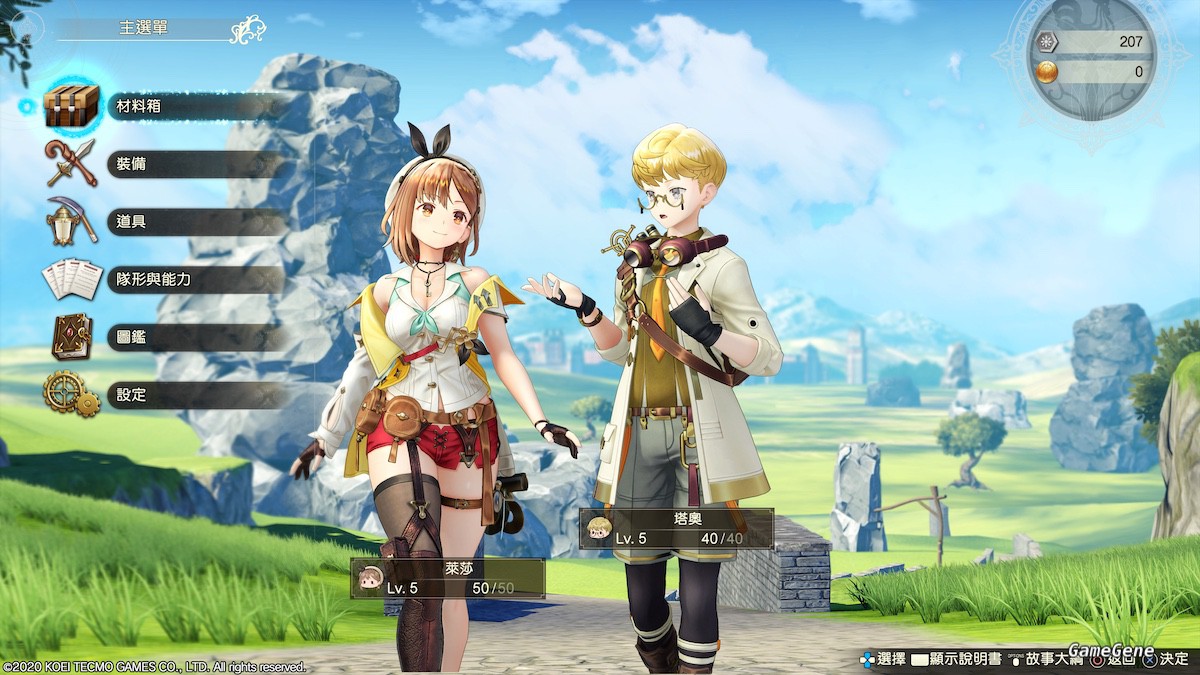Click the golden gears settings icon
This screenshot has height=675, width=1200.
72,394
